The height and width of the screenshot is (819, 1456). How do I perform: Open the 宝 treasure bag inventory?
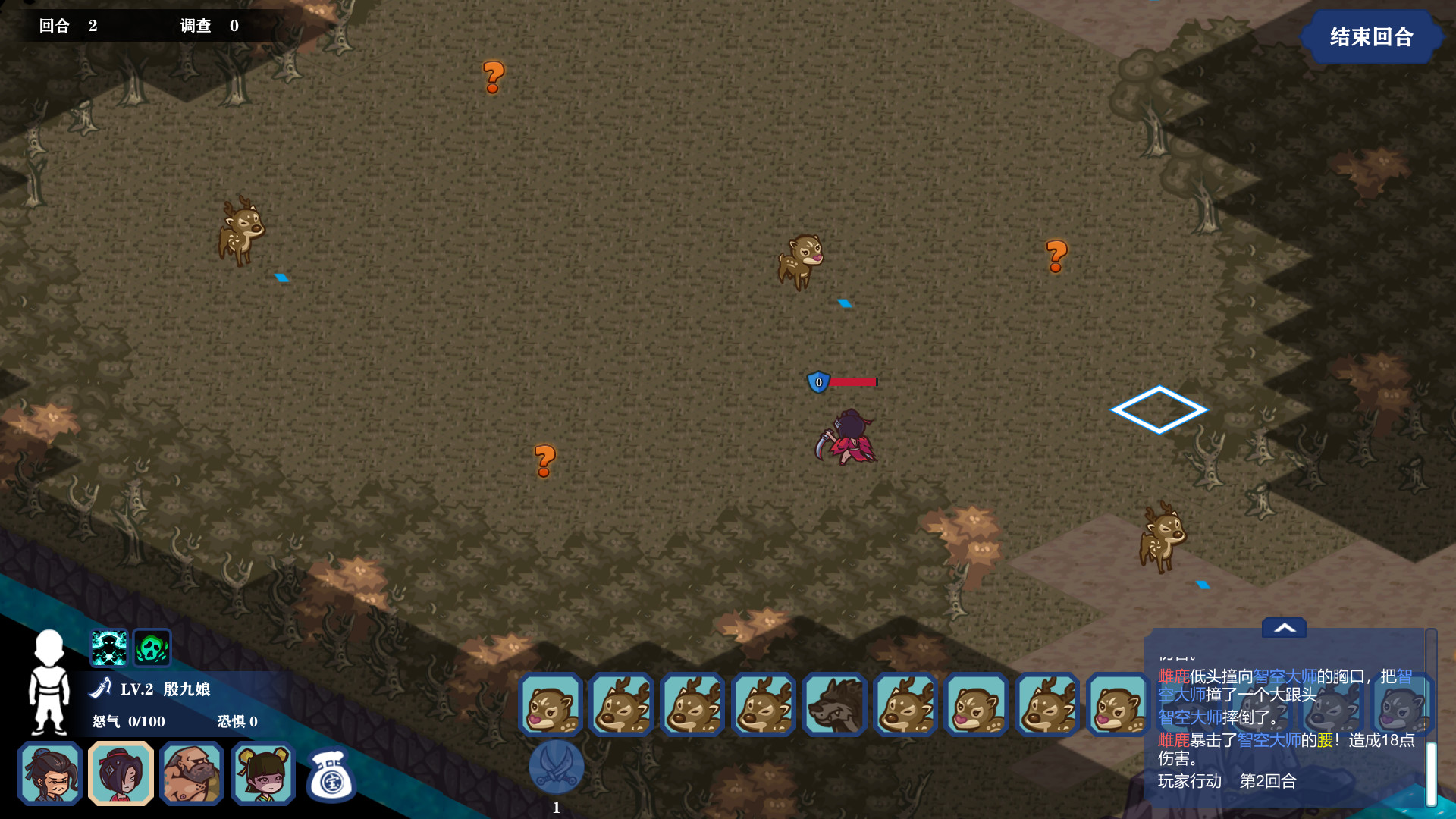point(331,773)
